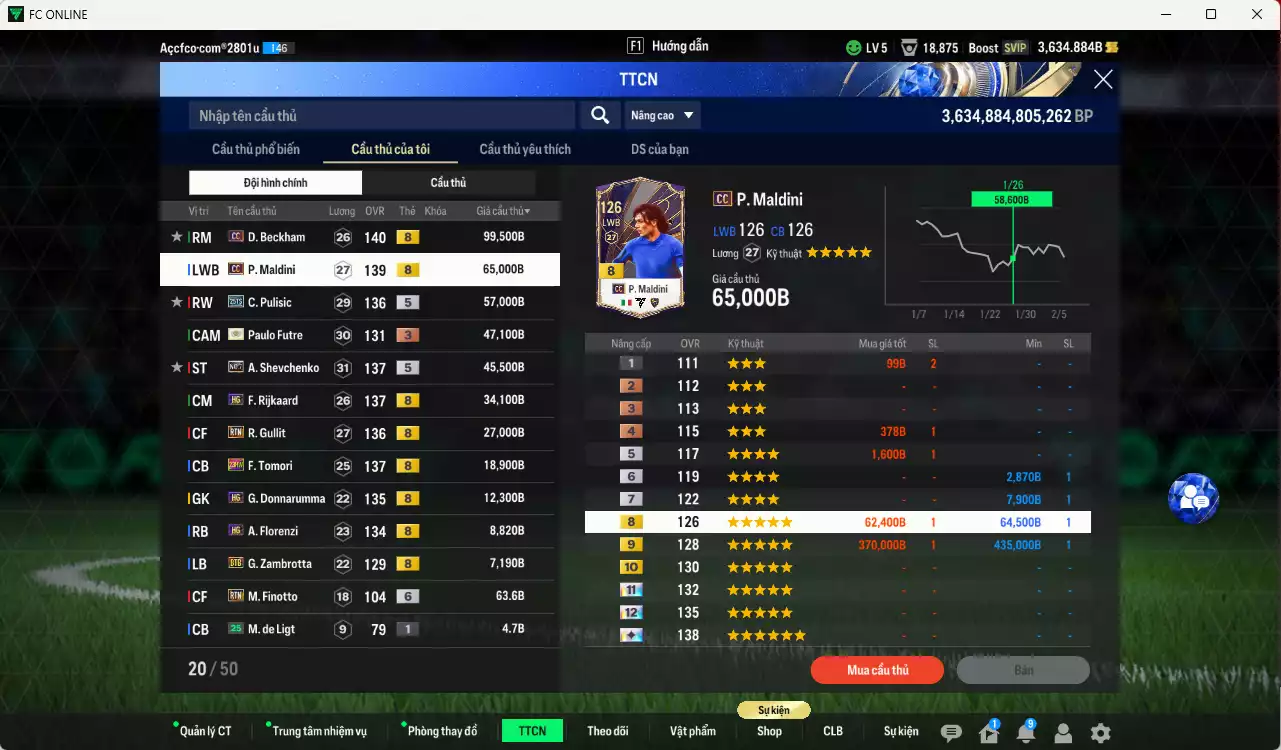Click the Bán button

click(1023, 670)
